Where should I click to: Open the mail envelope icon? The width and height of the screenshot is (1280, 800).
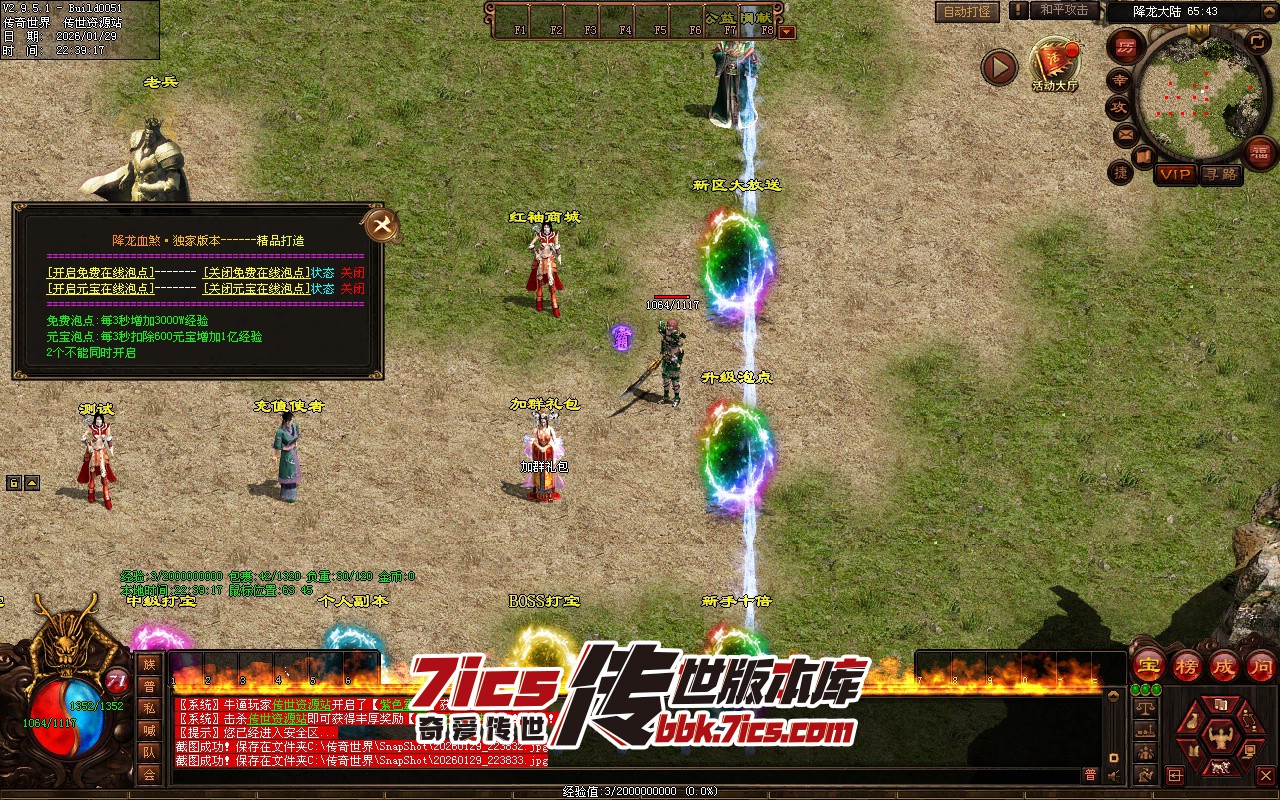tap(1125, 134)
